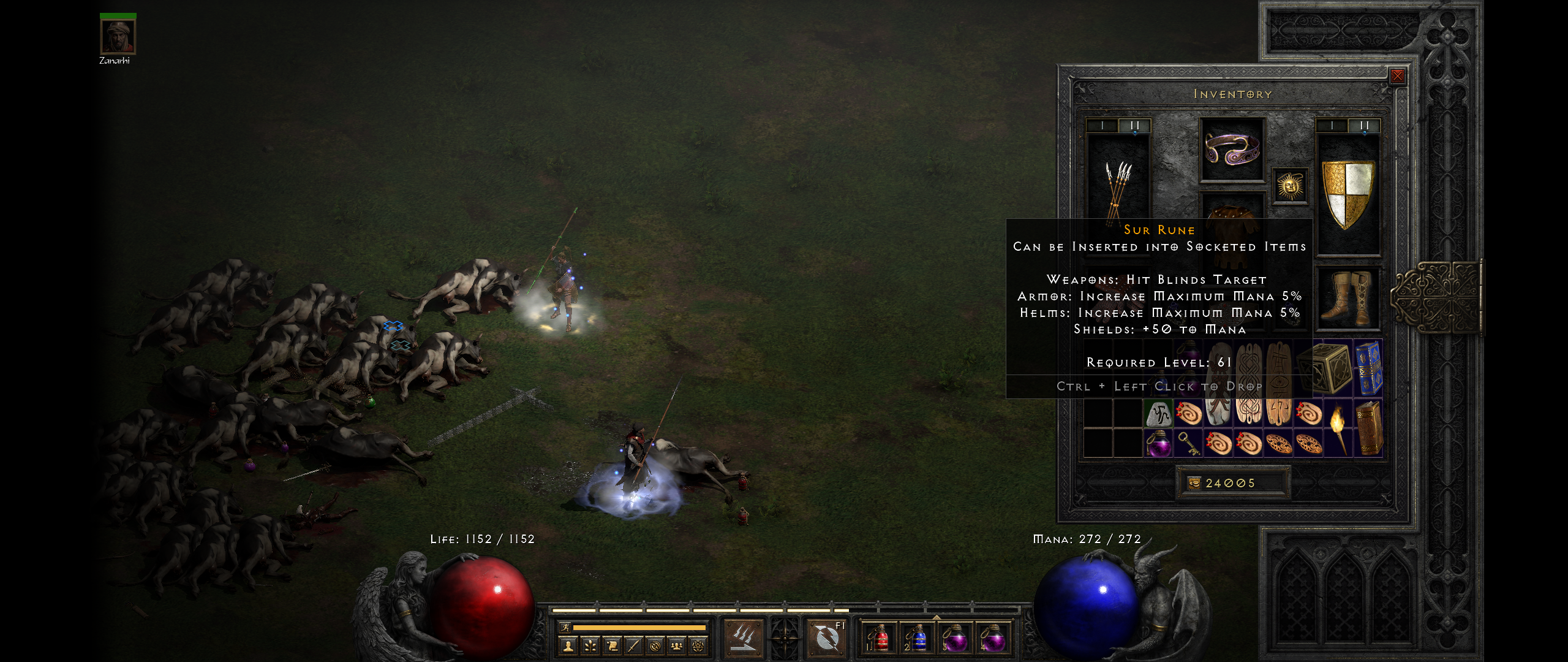
Task: Close the Inventory panel
Action: click(x=1397, y=76)
